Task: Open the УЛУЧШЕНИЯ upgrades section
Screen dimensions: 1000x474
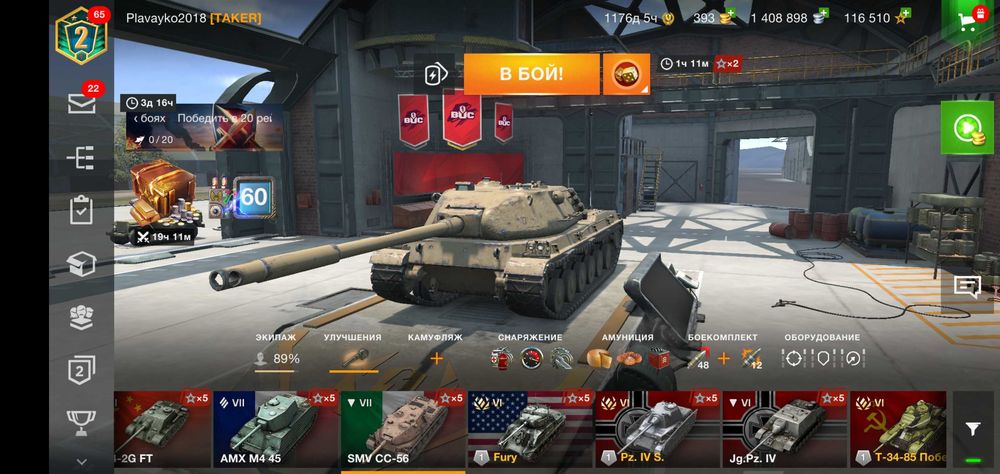Action: (x=353, y=357)
